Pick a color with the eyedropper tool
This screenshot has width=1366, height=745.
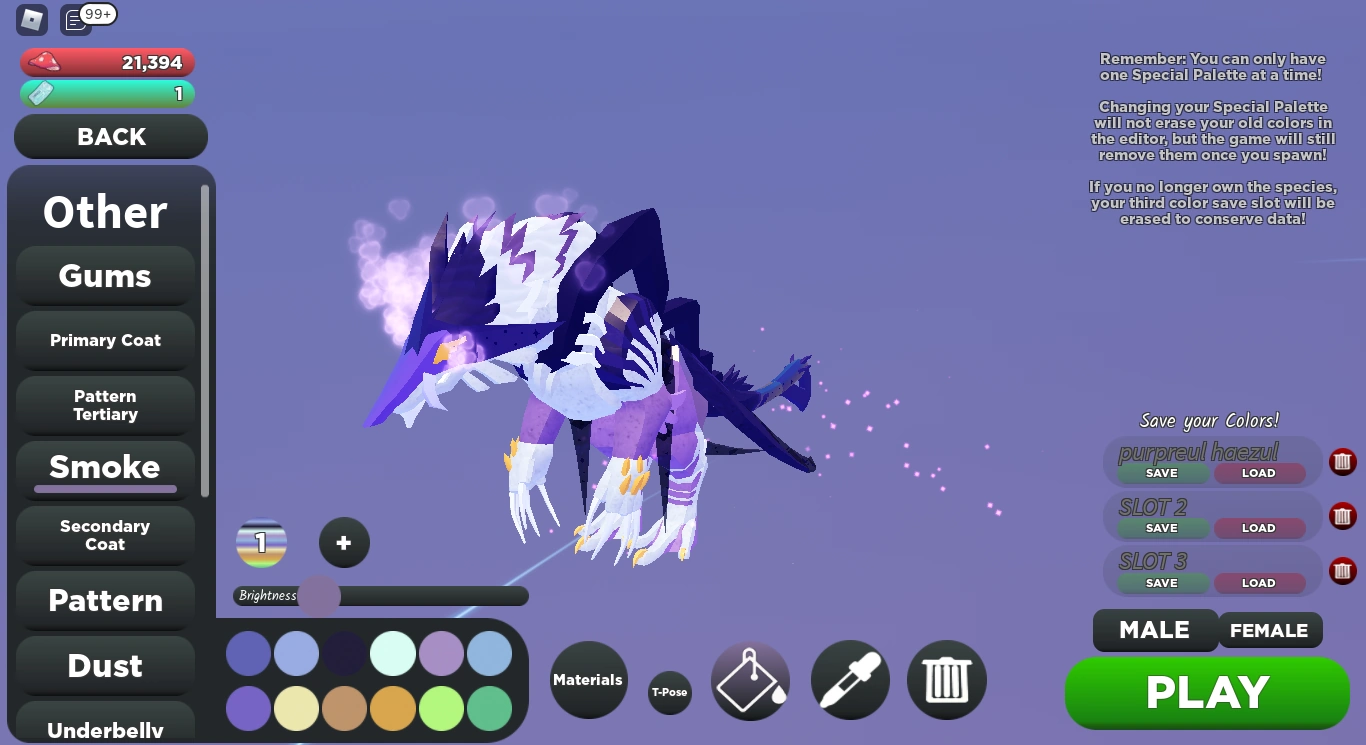tap(849, 680)
